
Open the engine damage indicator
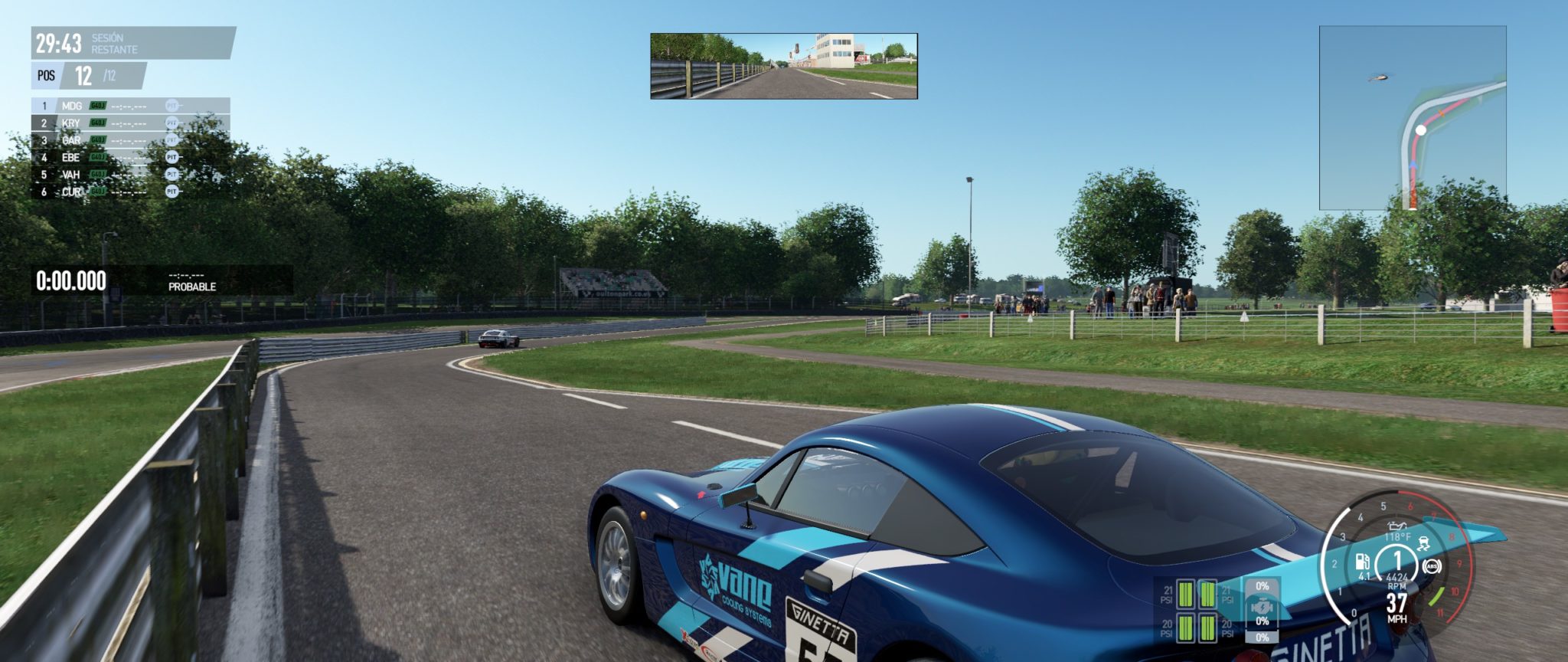[x=1262, y=608]
